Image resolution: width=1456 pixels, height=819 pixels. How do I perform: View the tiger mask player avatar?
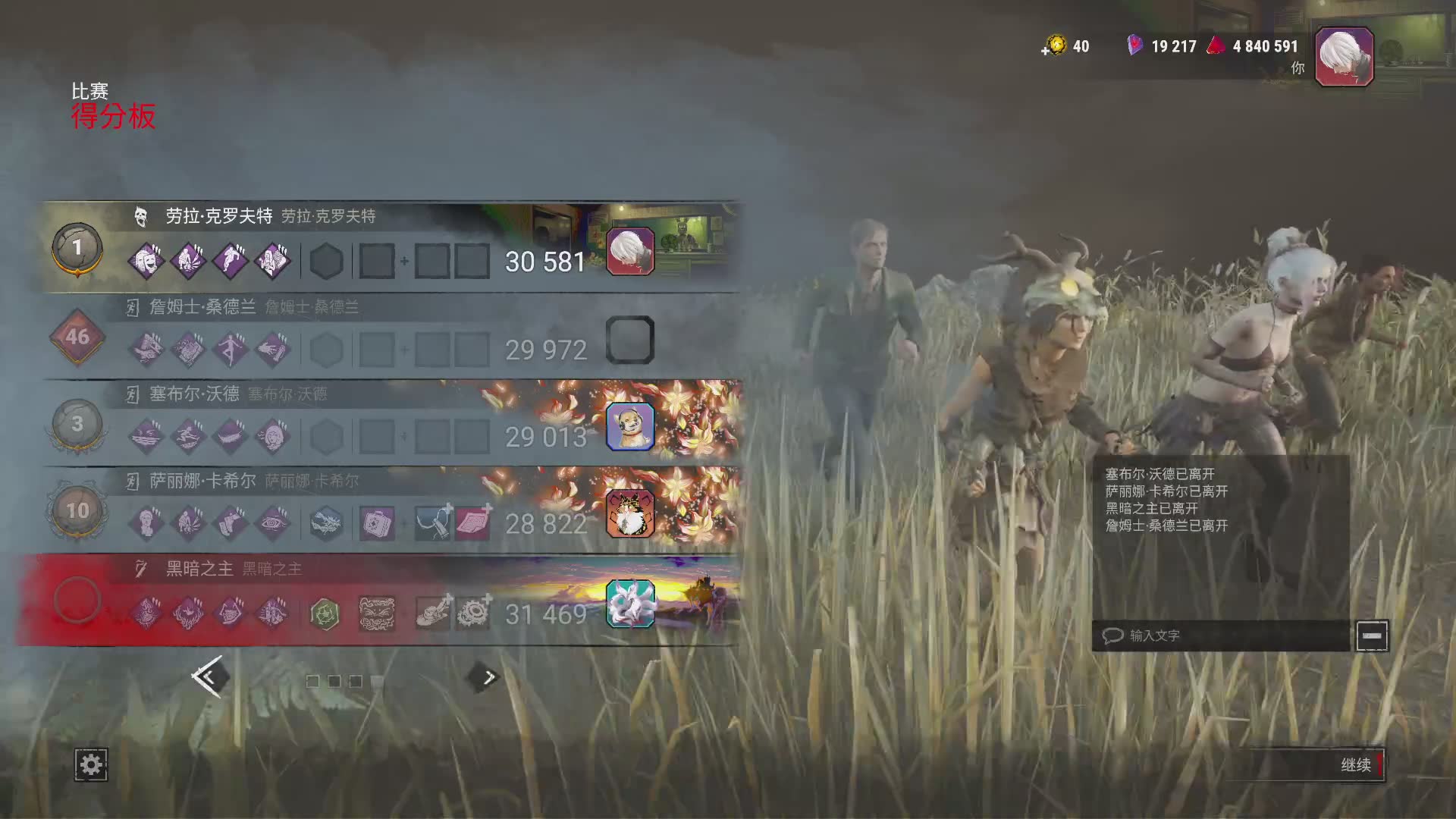[630, 513]
